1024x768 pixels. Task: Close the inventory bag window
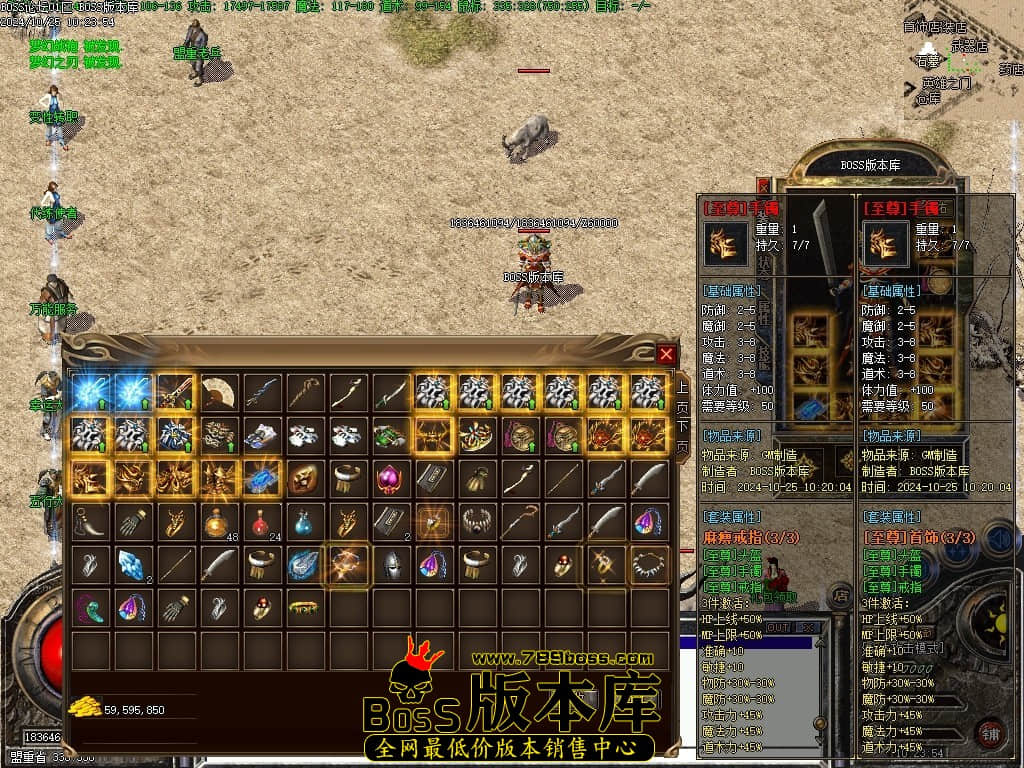pos(666,354)
